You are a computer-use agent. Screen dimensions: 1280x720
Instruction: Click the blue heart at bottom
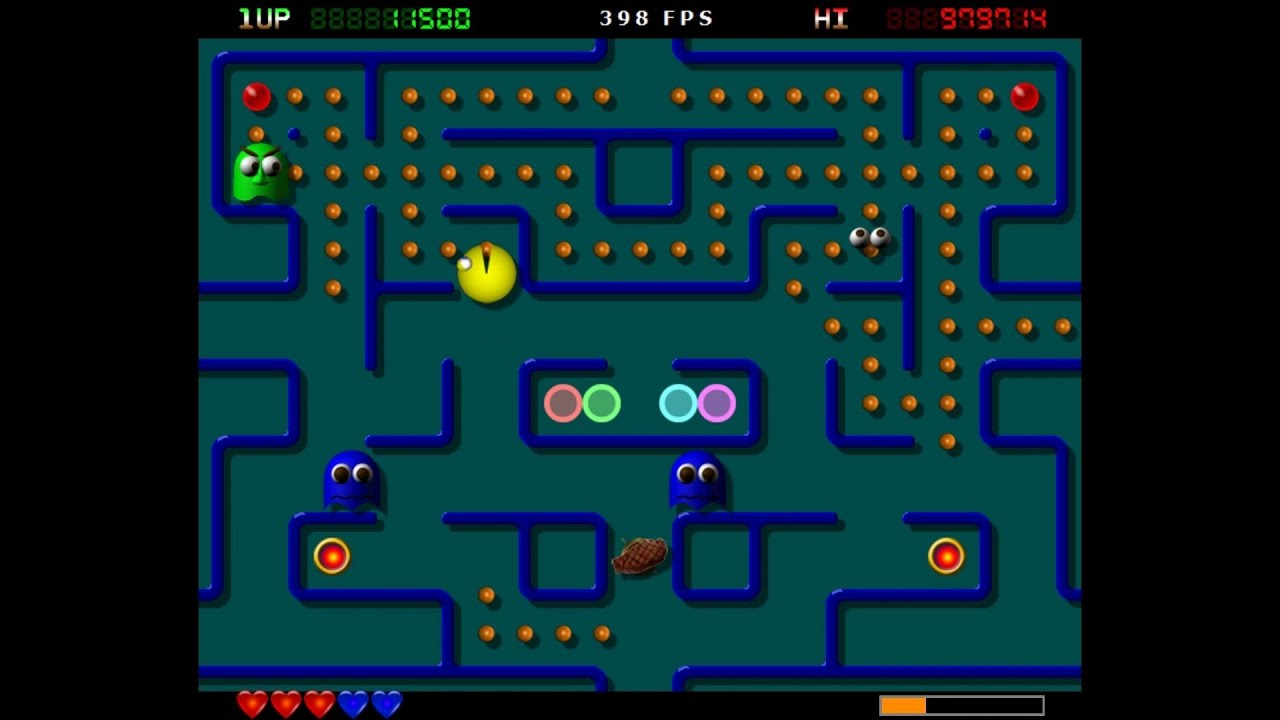[x=352, y=705]
